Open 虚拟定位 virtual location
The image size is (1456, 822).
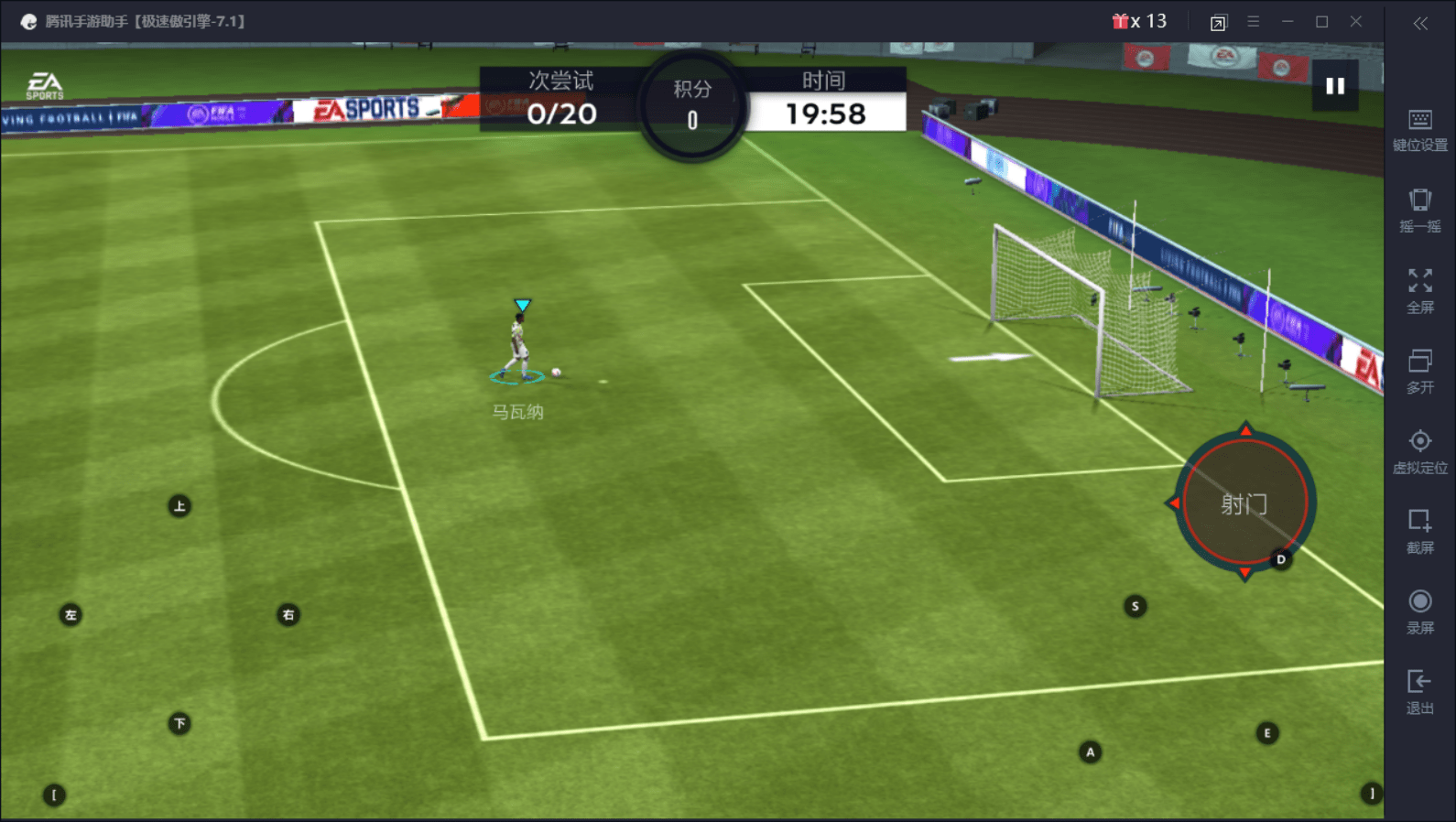click(1419, 452)
